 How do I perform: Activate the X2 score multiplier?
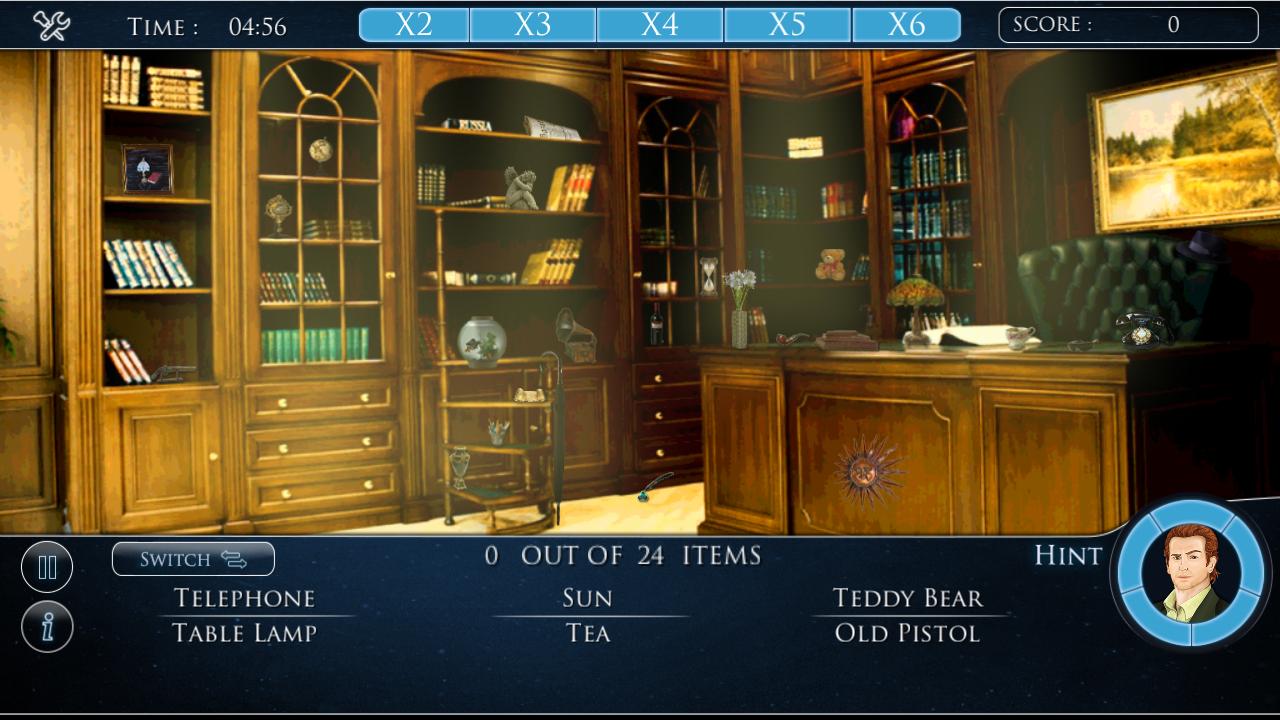coord(412,24)
